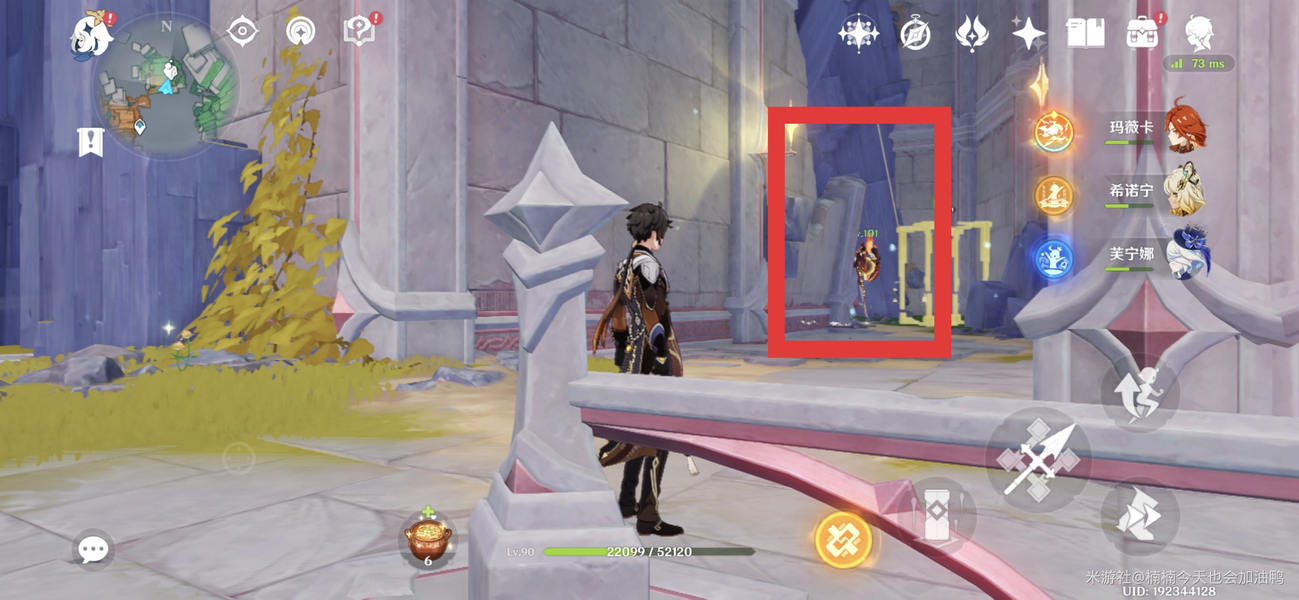Open the character profile head icon
Viewport: 1299px width, 600px height.
tap(1199, 32)
